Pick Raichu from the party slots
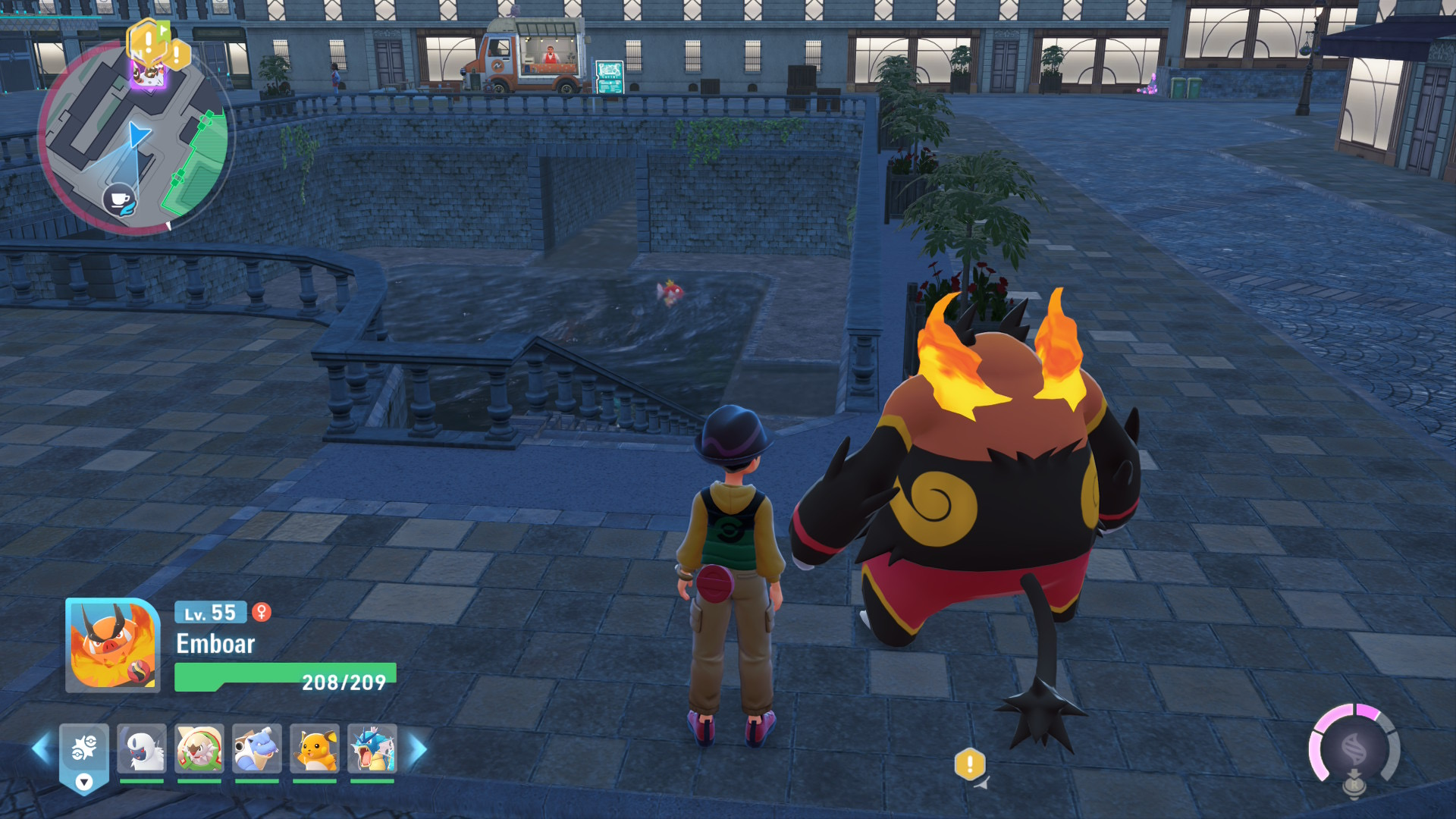1456x819 pixels. point(315,748)
